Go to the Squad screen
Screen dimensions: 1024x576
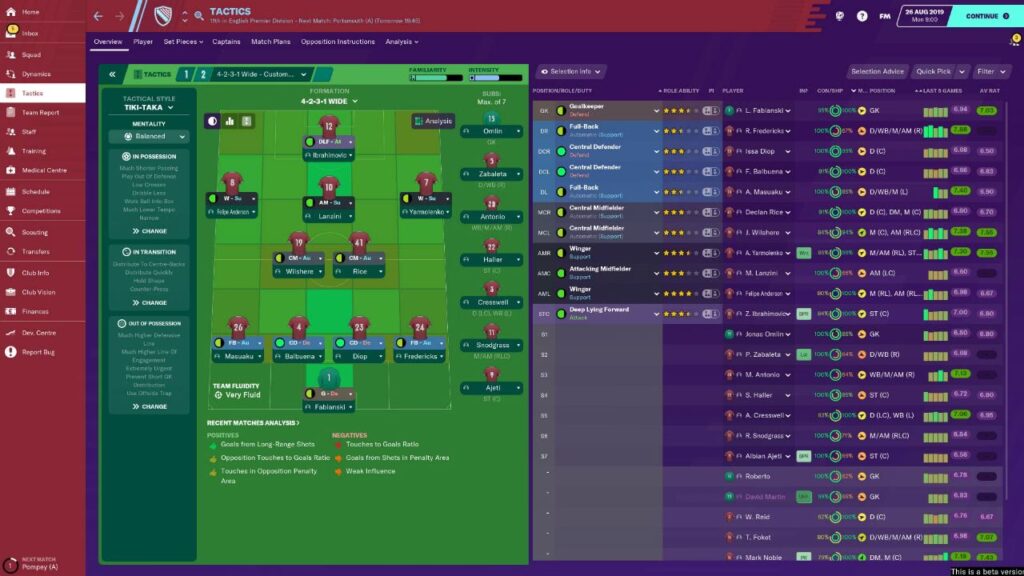point(31,55)
